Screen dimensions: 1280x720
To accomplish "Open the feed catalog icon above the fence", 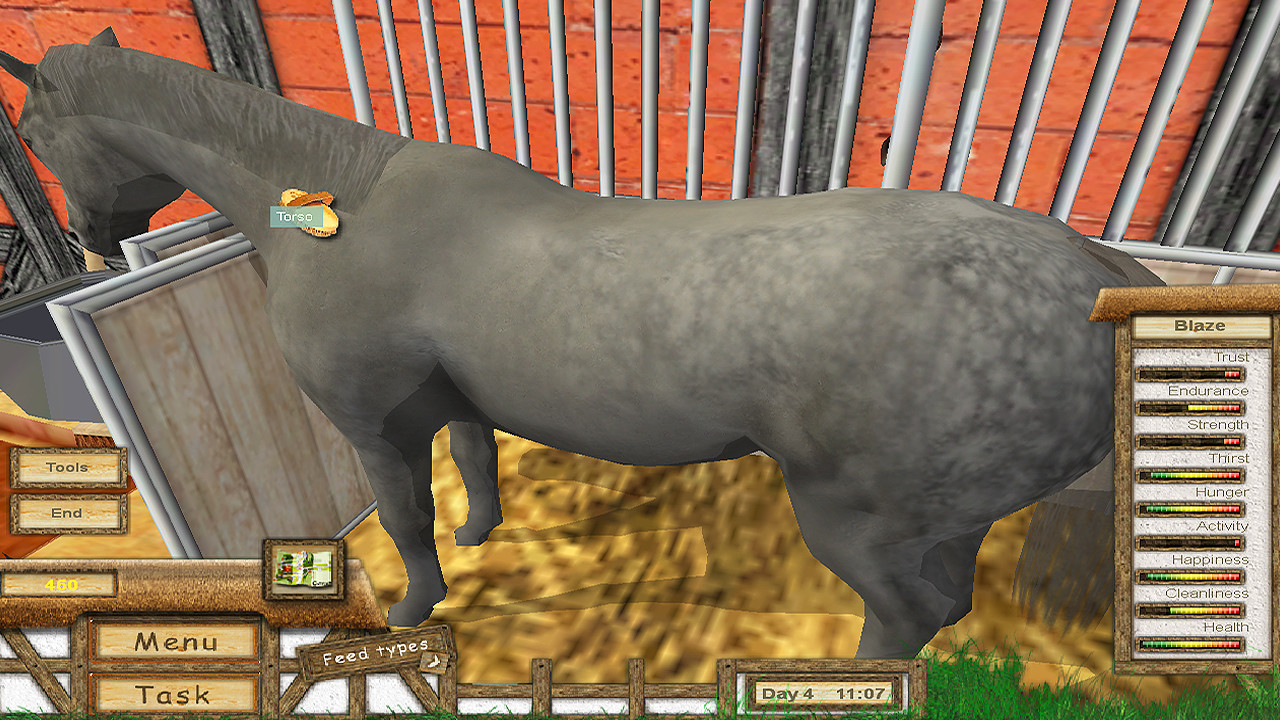I will click(301, 567).
